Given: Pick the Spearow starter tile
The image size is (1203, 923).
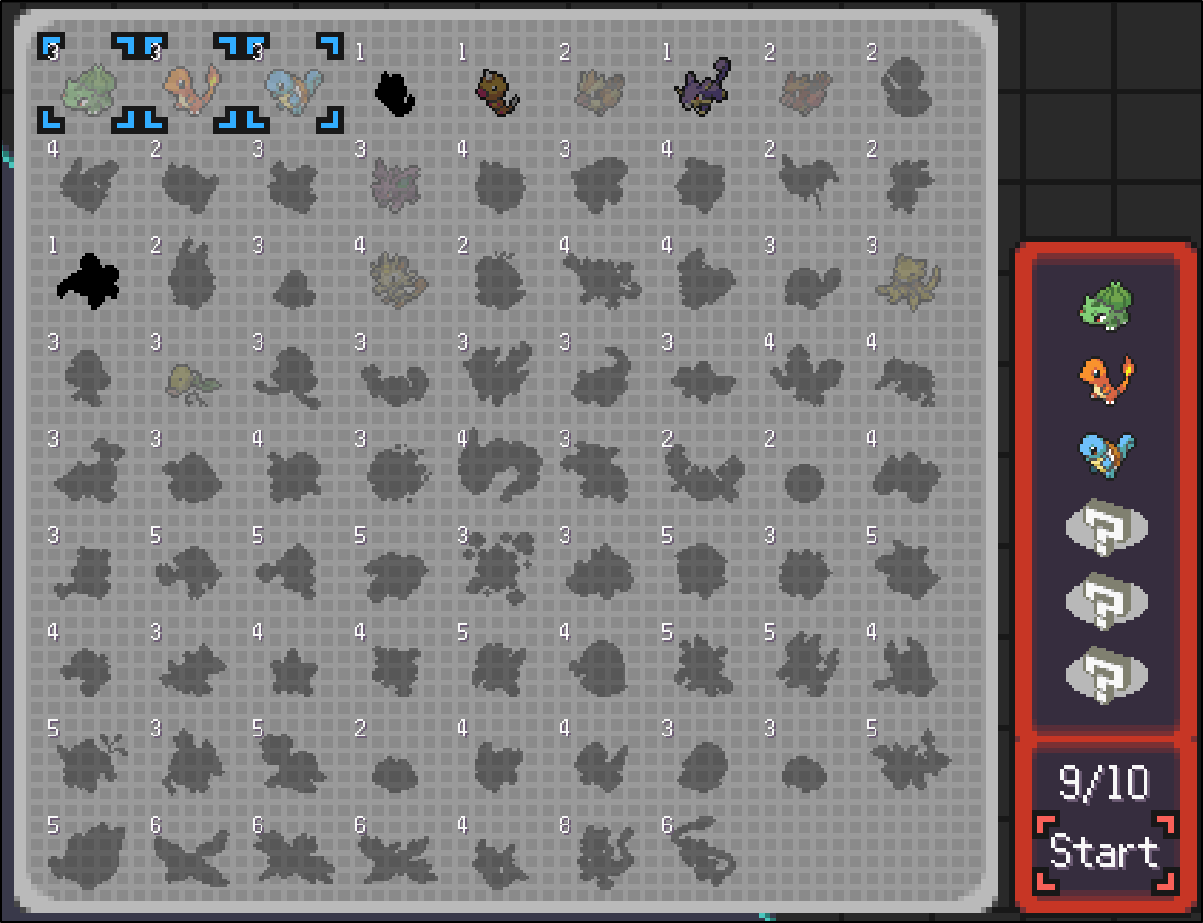Looking at the screenshot, I should [x=805, y=90].
